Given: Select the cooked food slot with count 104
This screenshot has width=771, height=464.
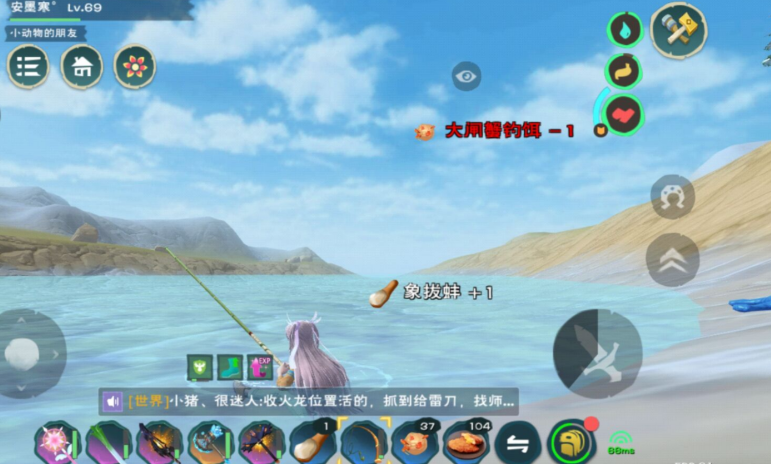Looking at the screenshot, I should (x=466, y=442).
